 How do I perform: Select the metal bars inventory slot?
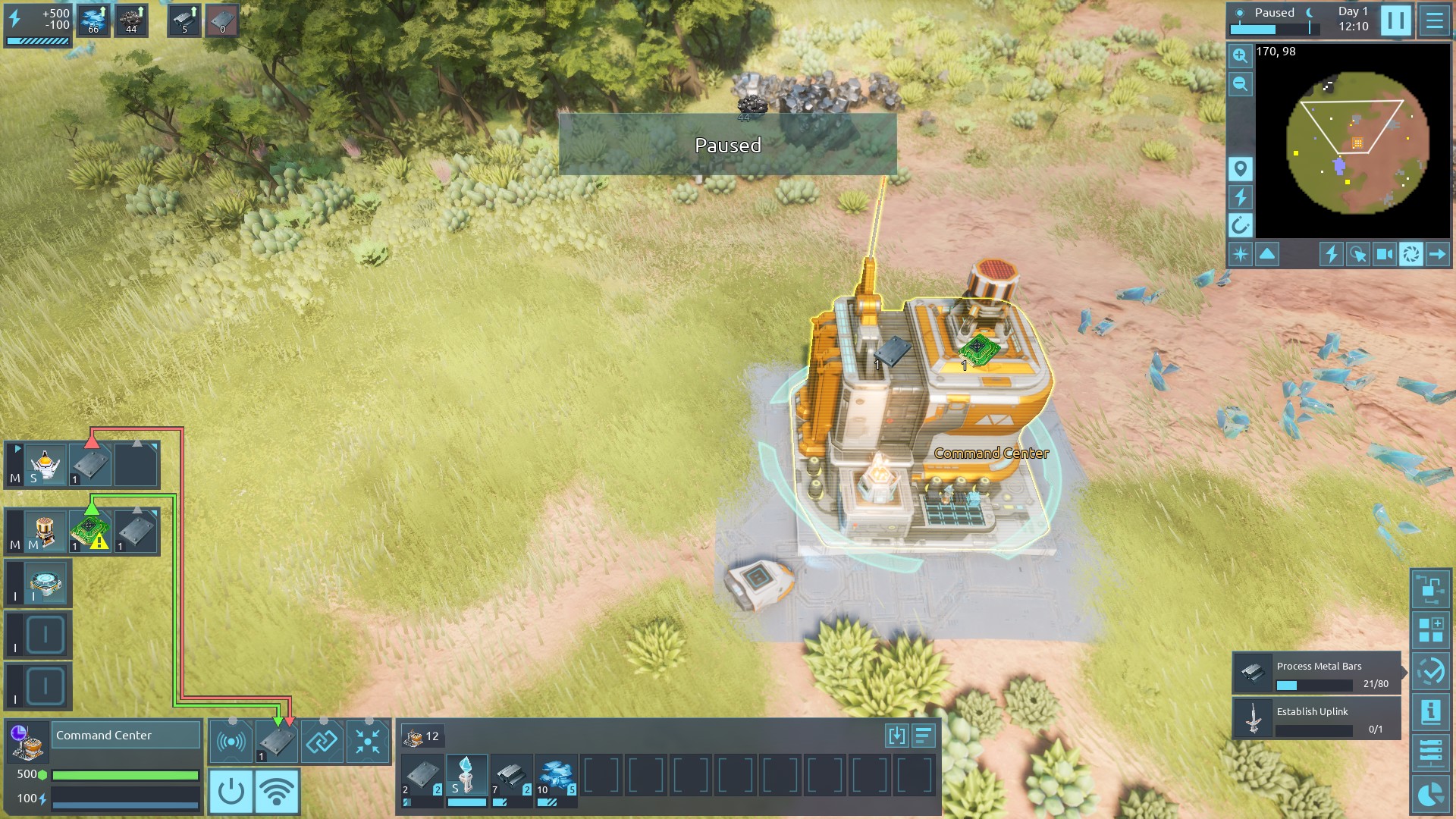(510, 776)
